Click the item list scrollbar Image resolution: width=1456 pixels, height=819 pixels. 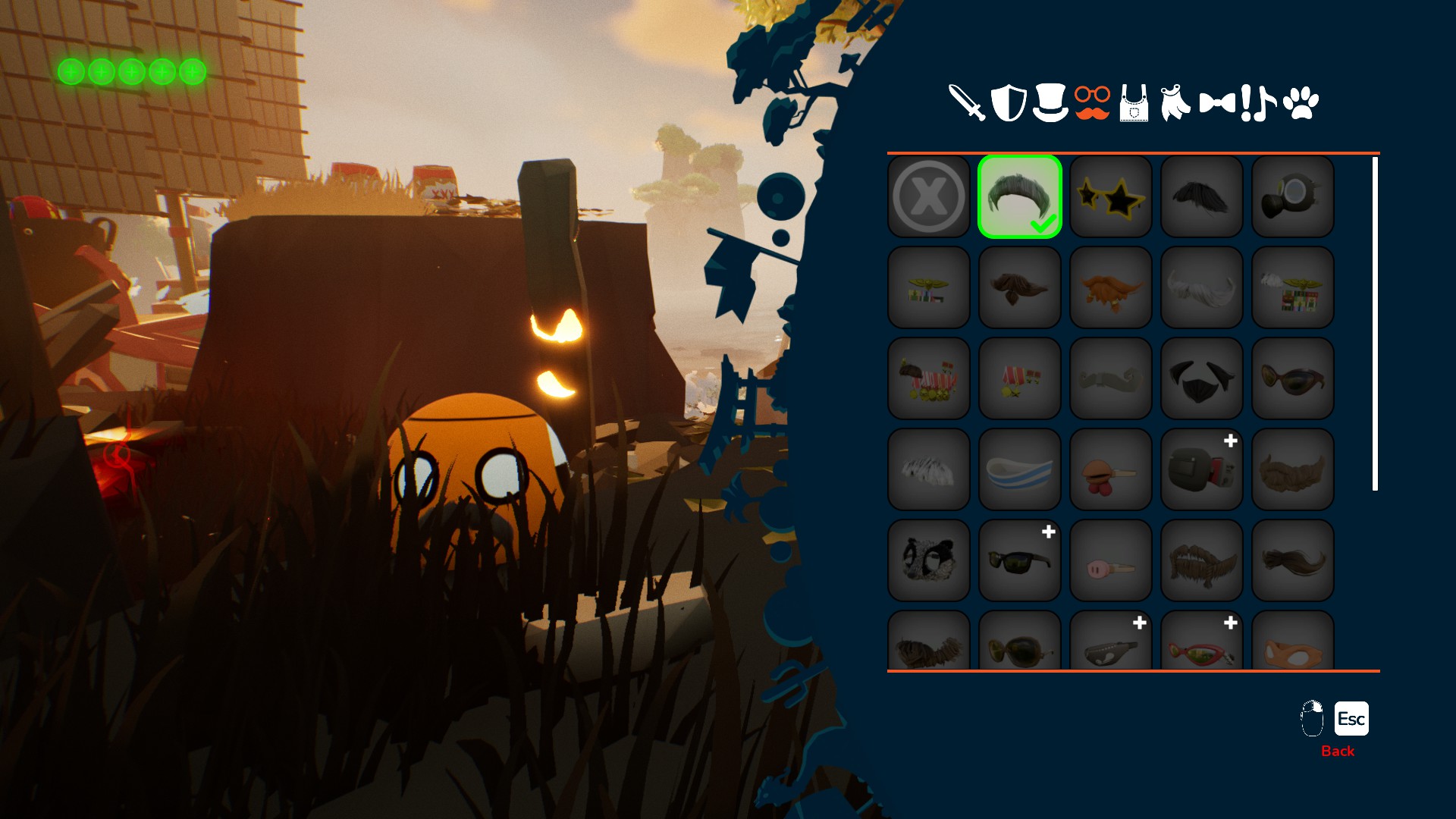click(1375, 324)
